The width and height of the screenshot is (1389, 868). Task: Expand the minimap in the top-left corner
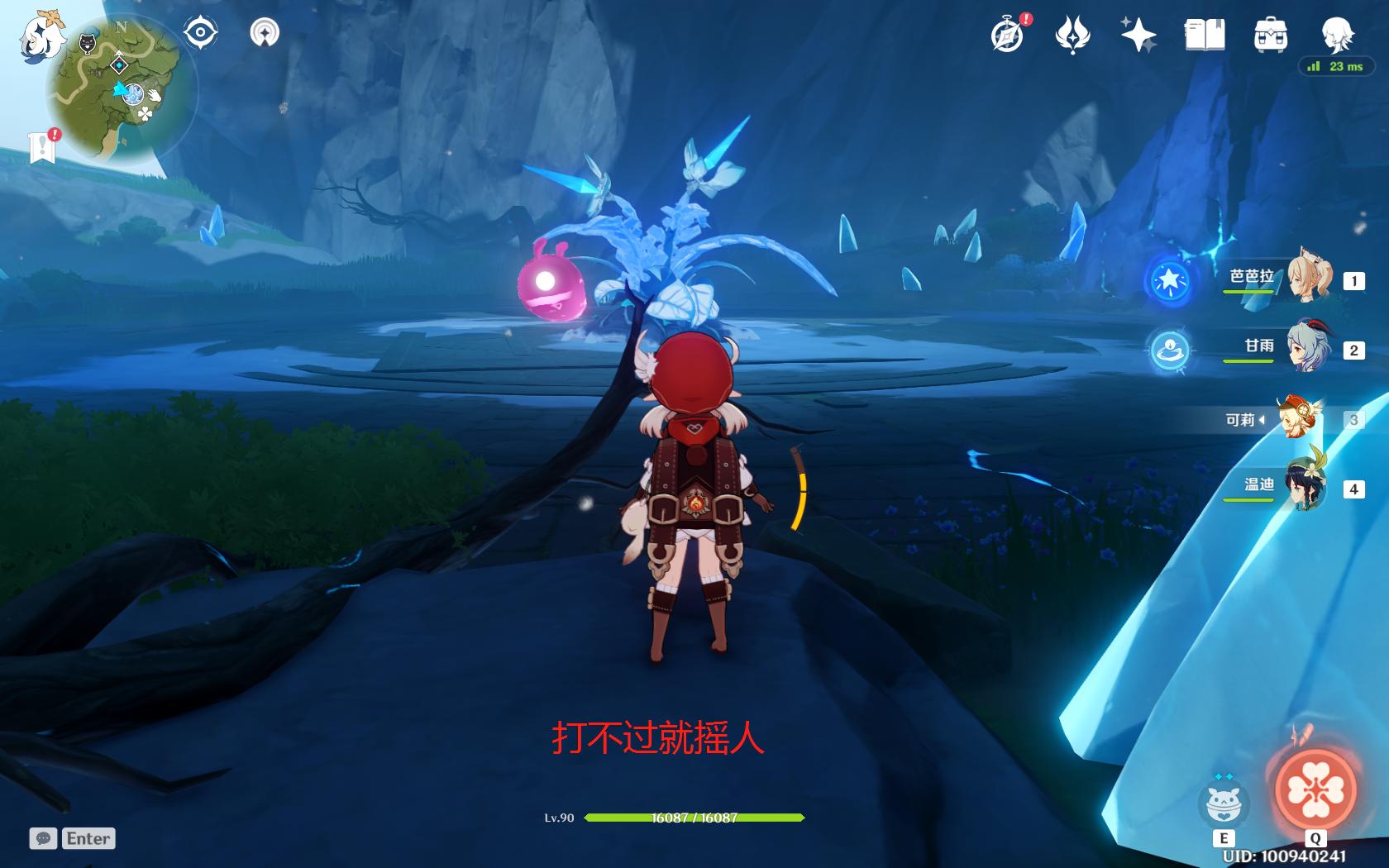(120, 83)
